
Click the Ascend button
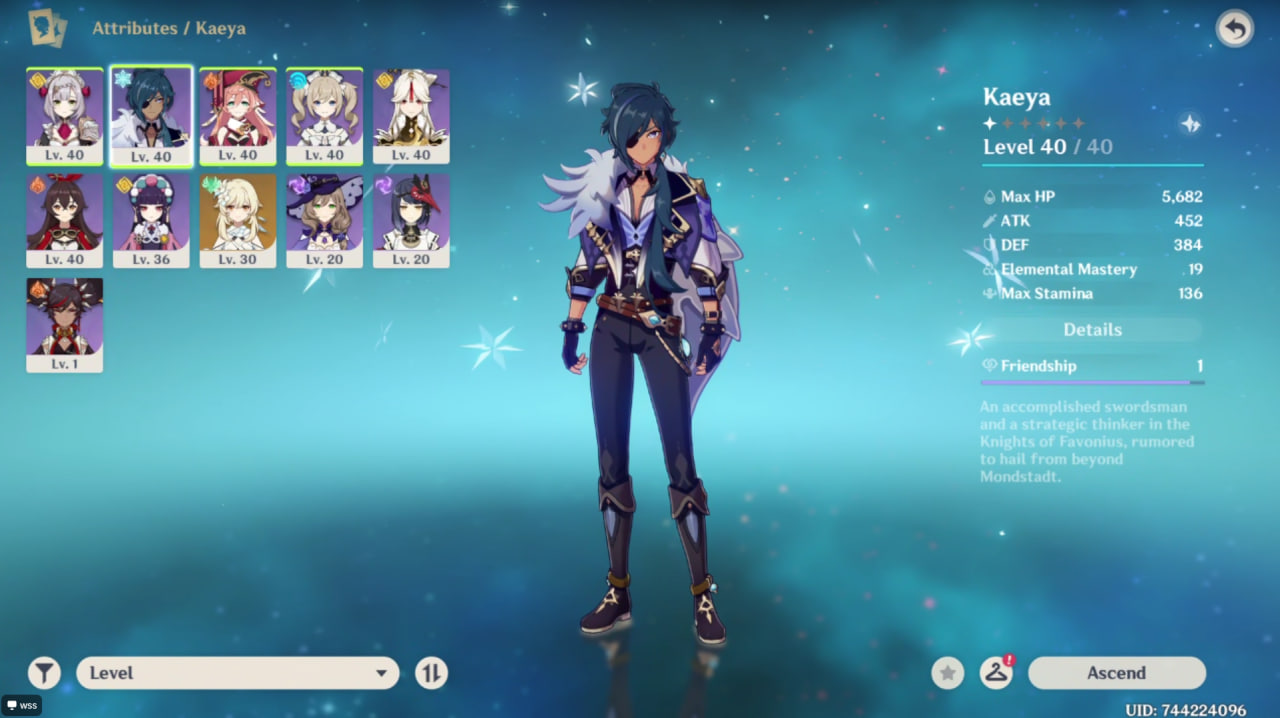pos(1116,673)
